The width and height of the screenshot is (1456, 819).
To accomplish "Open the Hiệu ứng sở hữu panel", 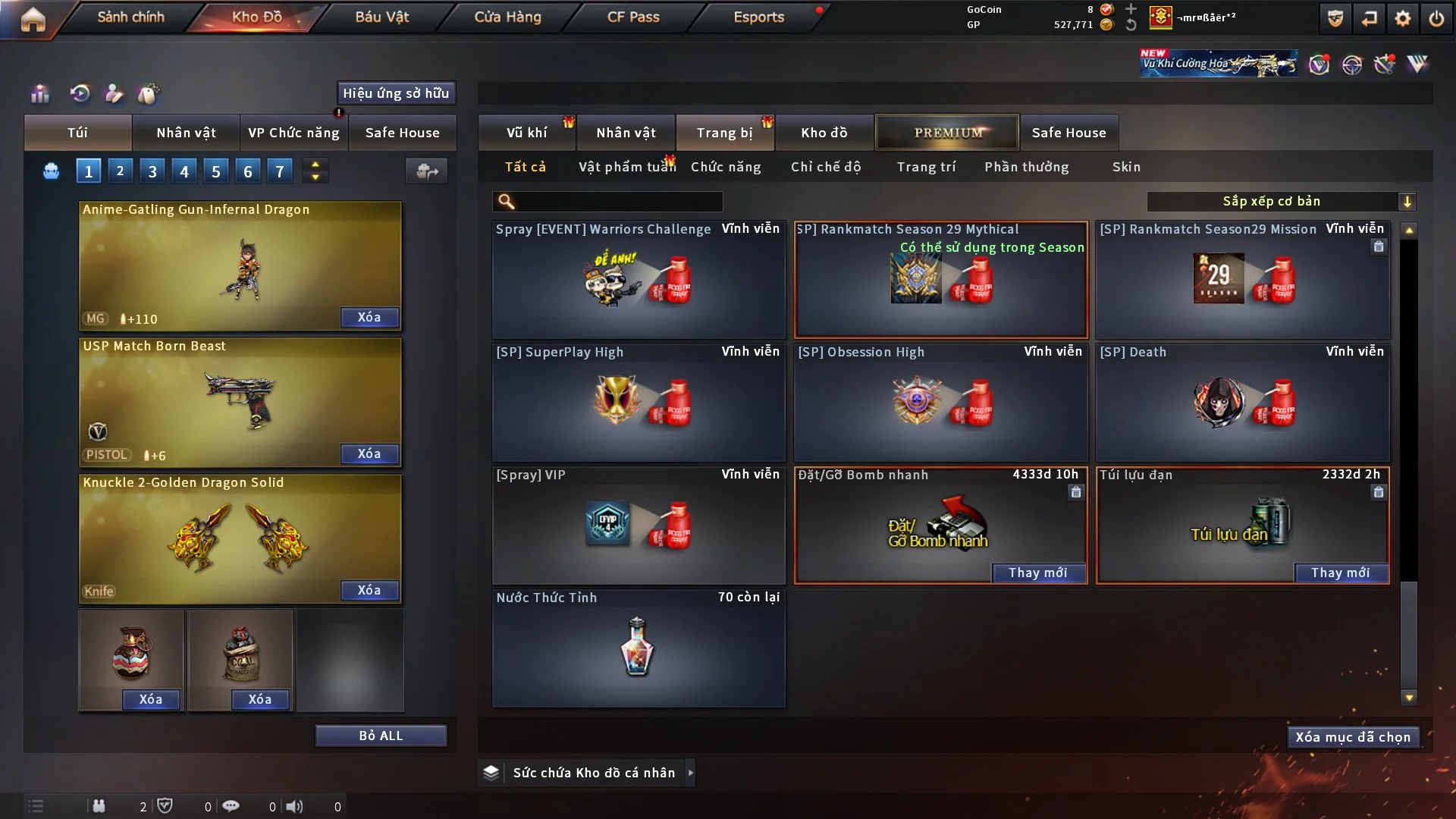I will point(396,93).
